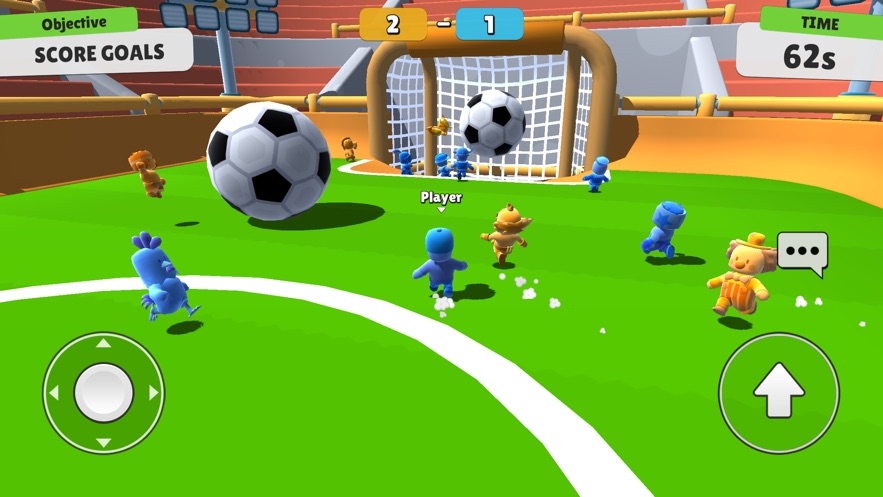Tap the jump arrow button
Viewport: 883px width, 497px height.
pyautogui.click(x=779, y=392)
